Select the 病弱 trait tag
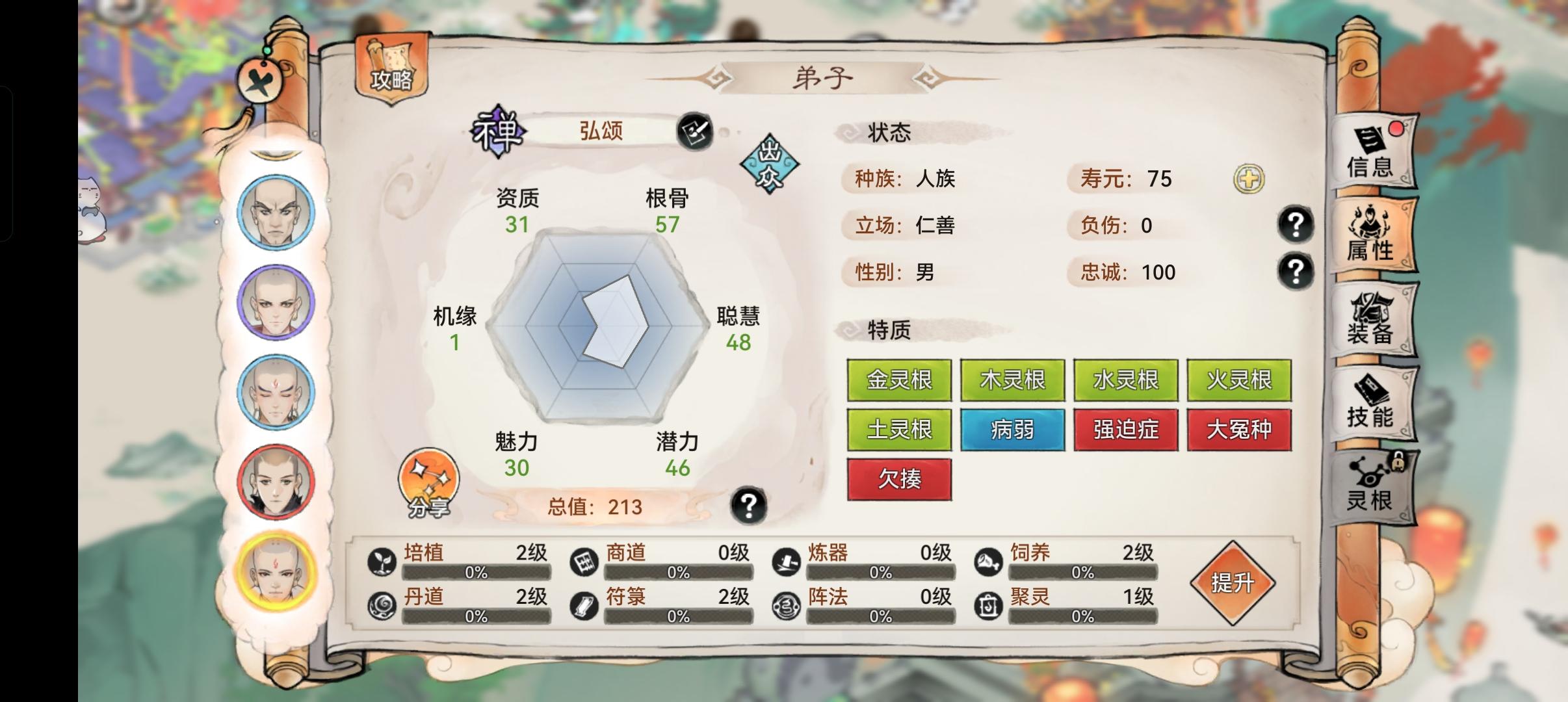The width and height of the screenshot is (1568, 702). [x=1013, y=430]
